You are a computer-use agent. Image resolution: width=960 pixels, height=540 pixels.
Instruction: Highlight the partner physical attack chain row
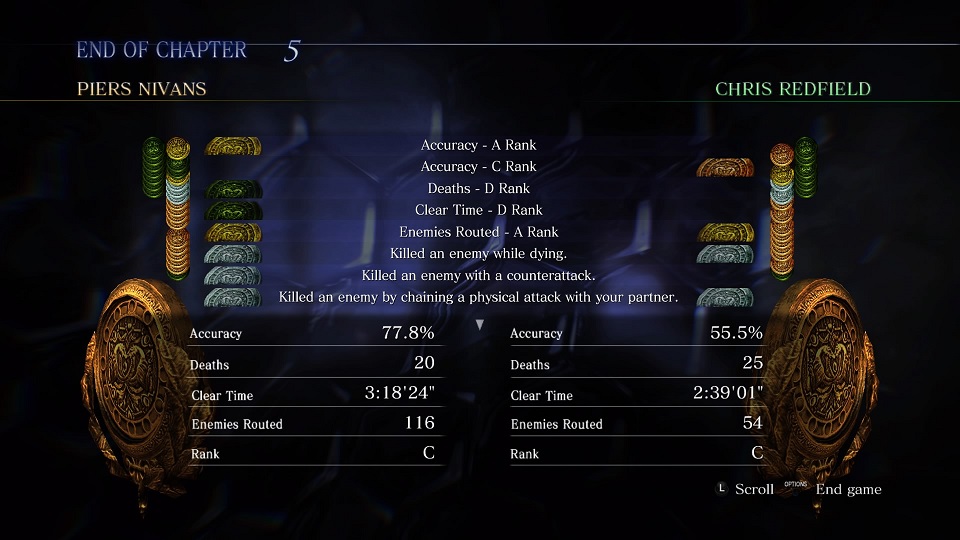[x=478, y=297]
